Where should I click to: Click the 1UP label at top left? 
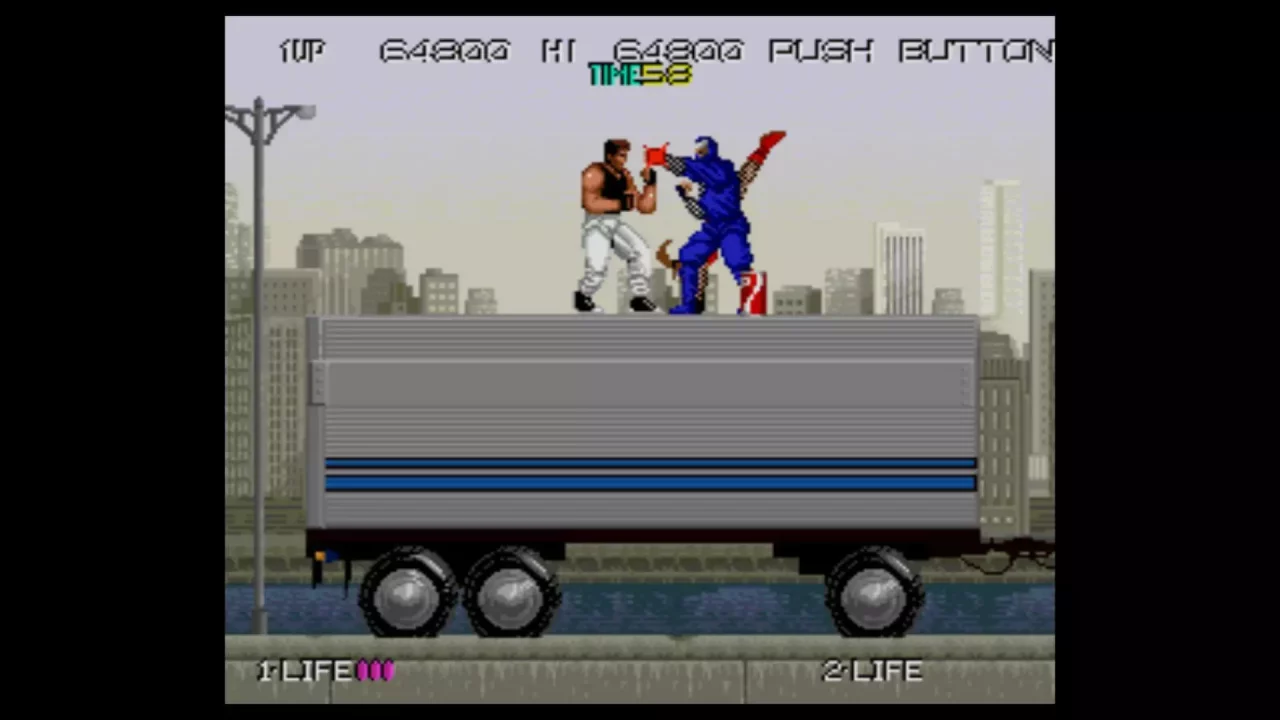(x=301, y=51)
